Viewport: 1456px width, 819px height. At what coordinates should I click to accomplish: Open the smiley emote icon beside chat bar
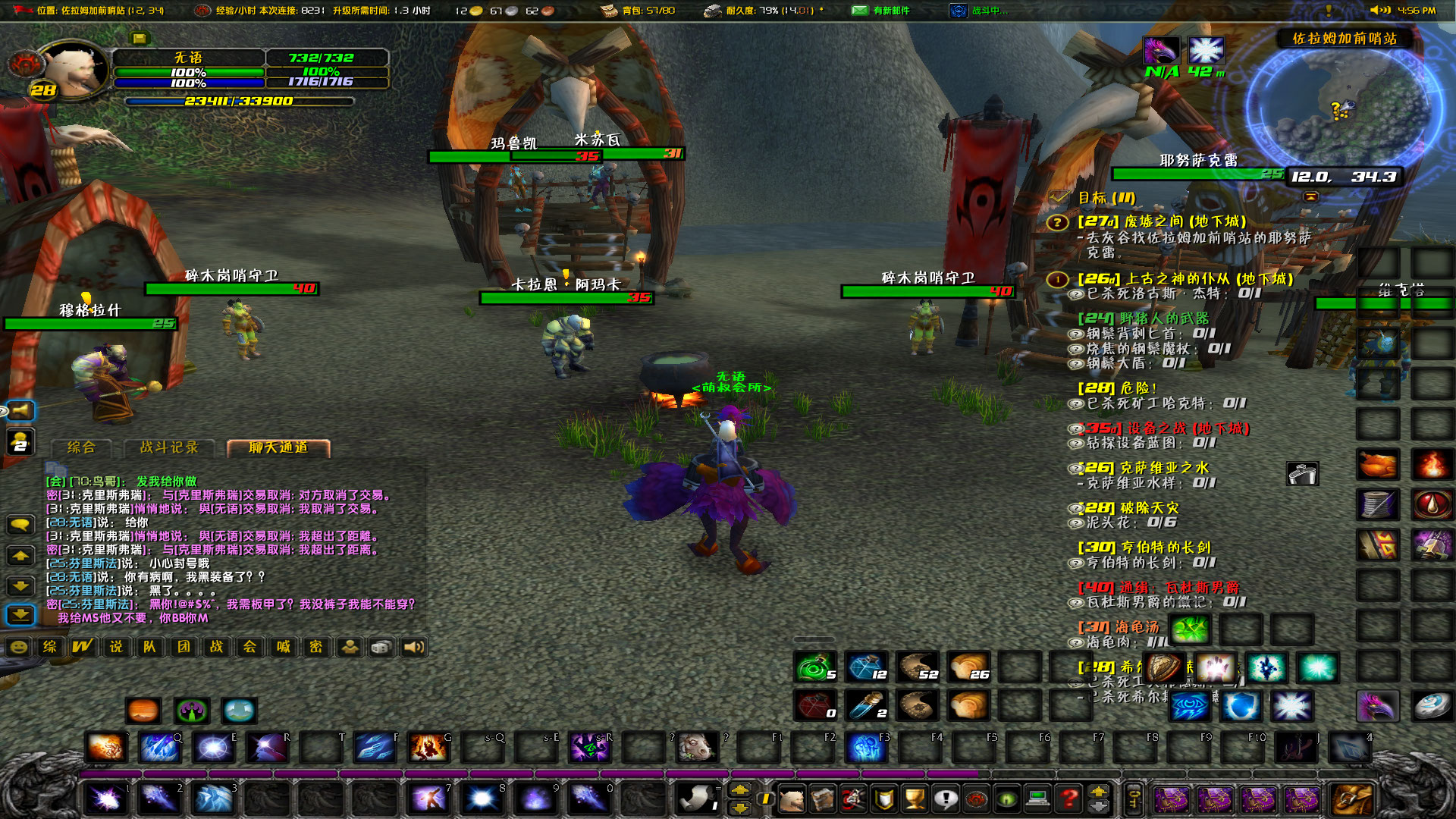(19, 648)
